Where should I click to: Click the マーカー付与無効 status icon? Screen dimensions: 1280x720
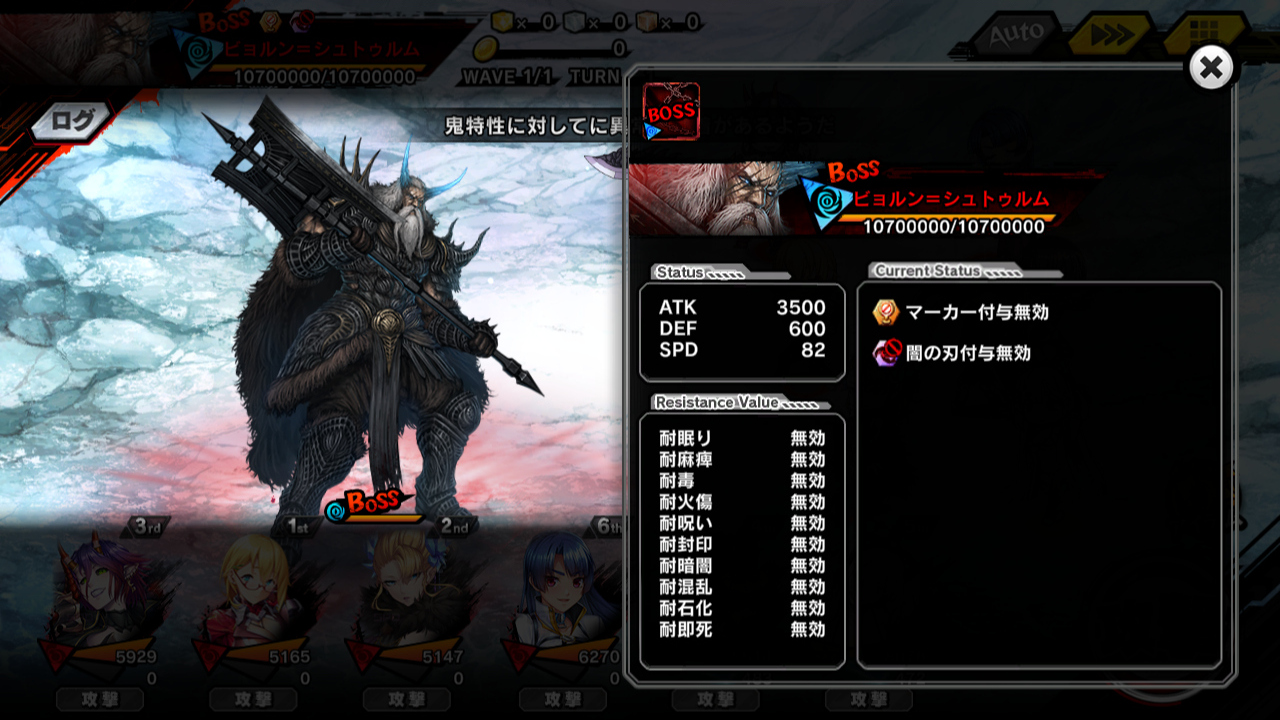[886, 312]
